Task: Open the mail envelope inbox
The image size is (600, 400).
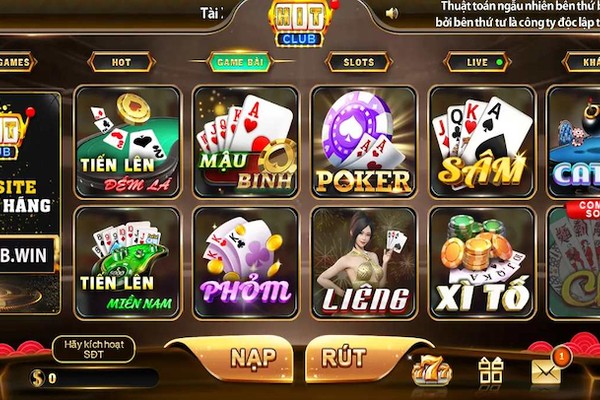Action: (546, 372)
